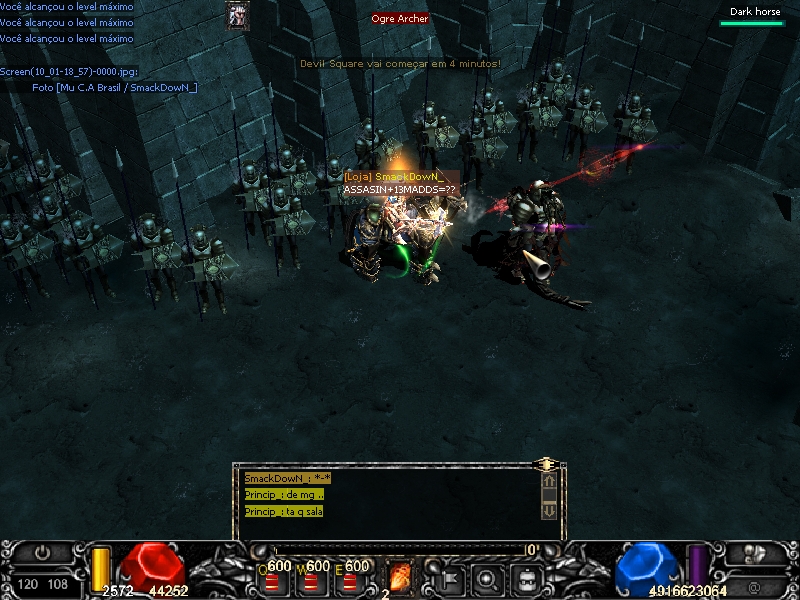Open the flag icon menu button
The image size is (800, 600).
click(446, 577)
